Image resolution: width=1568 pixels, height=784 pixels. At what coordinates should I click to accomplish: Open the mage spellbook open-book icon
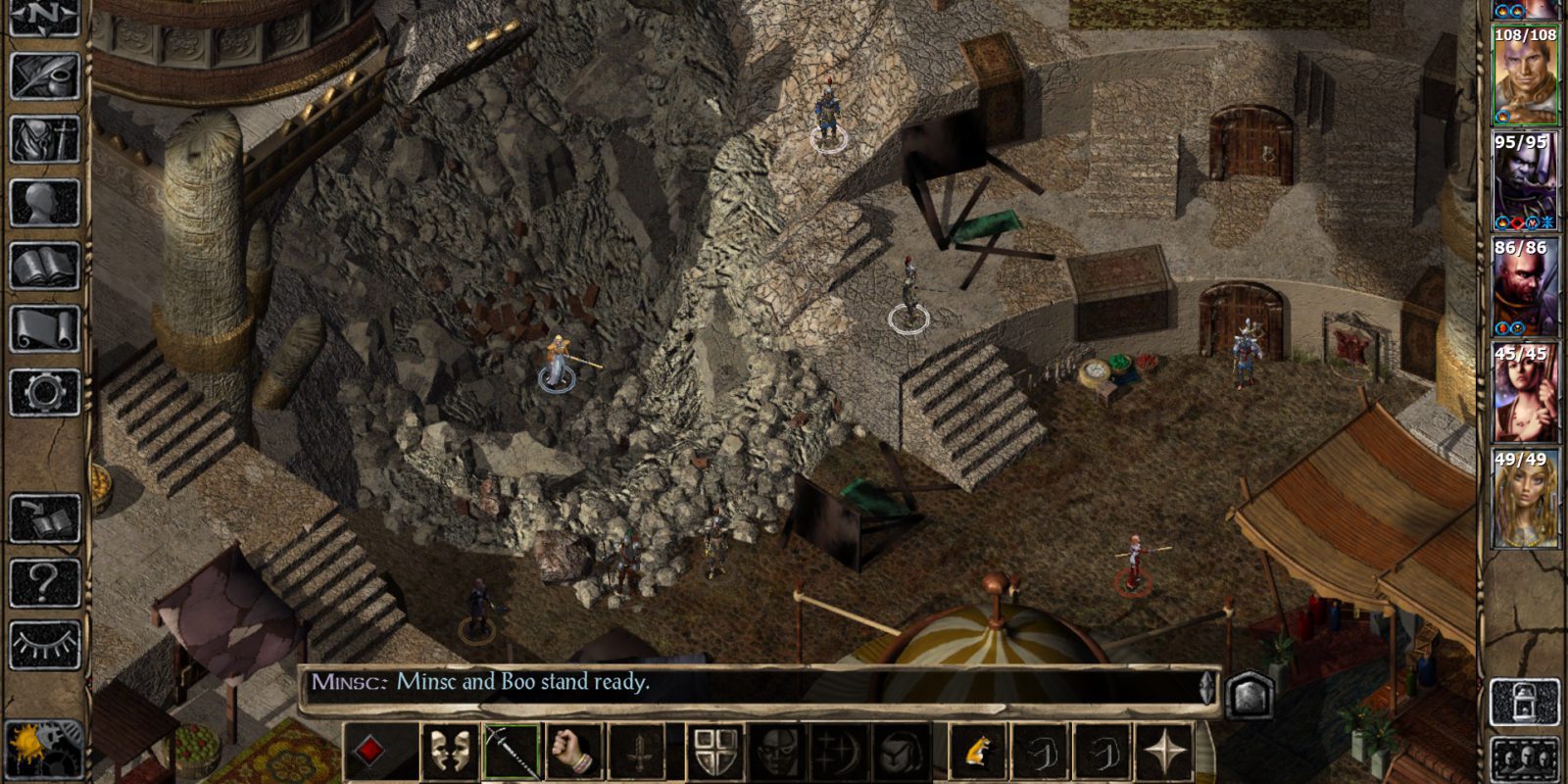(x=44, y=266)
